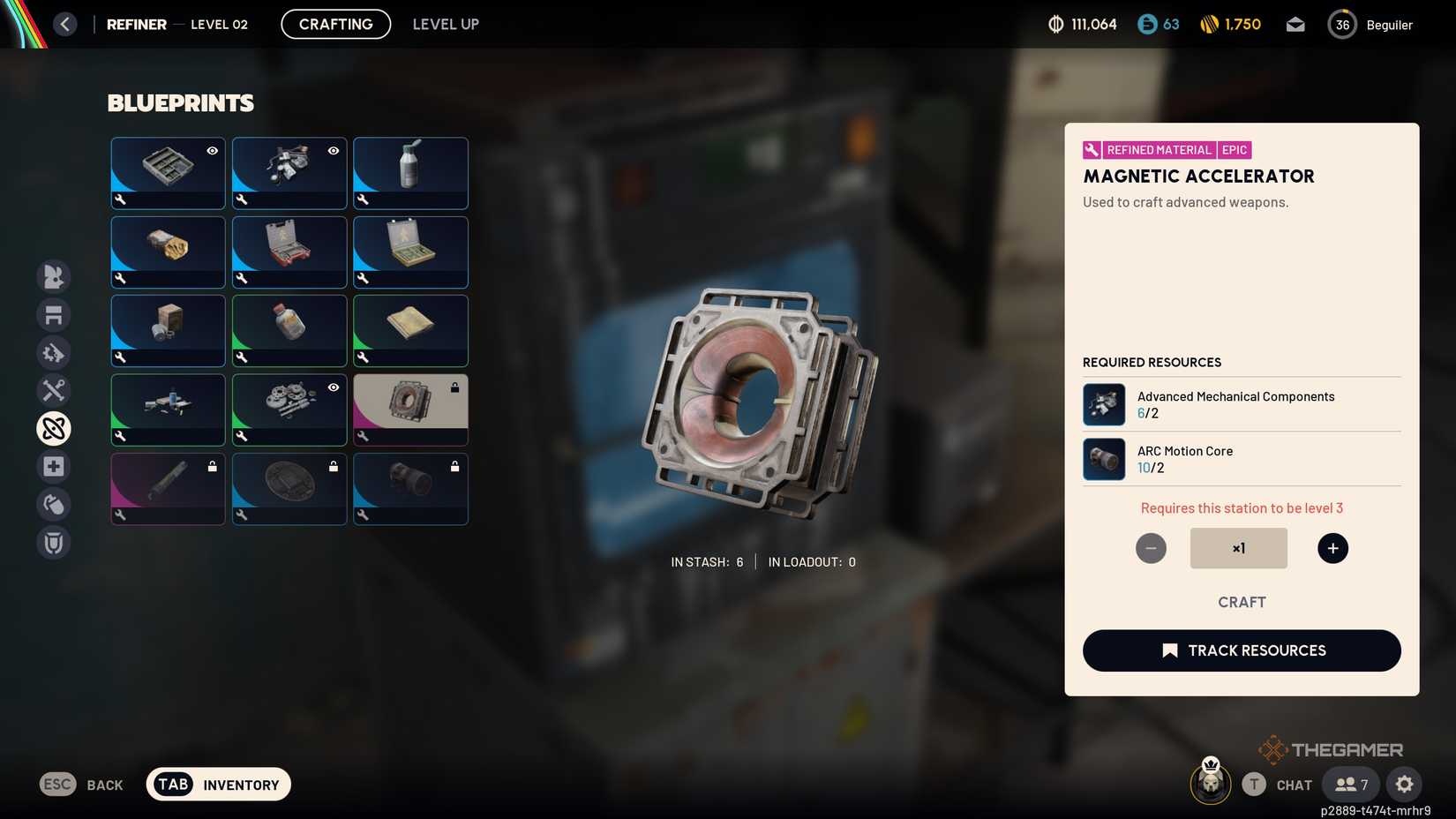Select the weapons category in the blueprint sidebar

coord(53,276)
